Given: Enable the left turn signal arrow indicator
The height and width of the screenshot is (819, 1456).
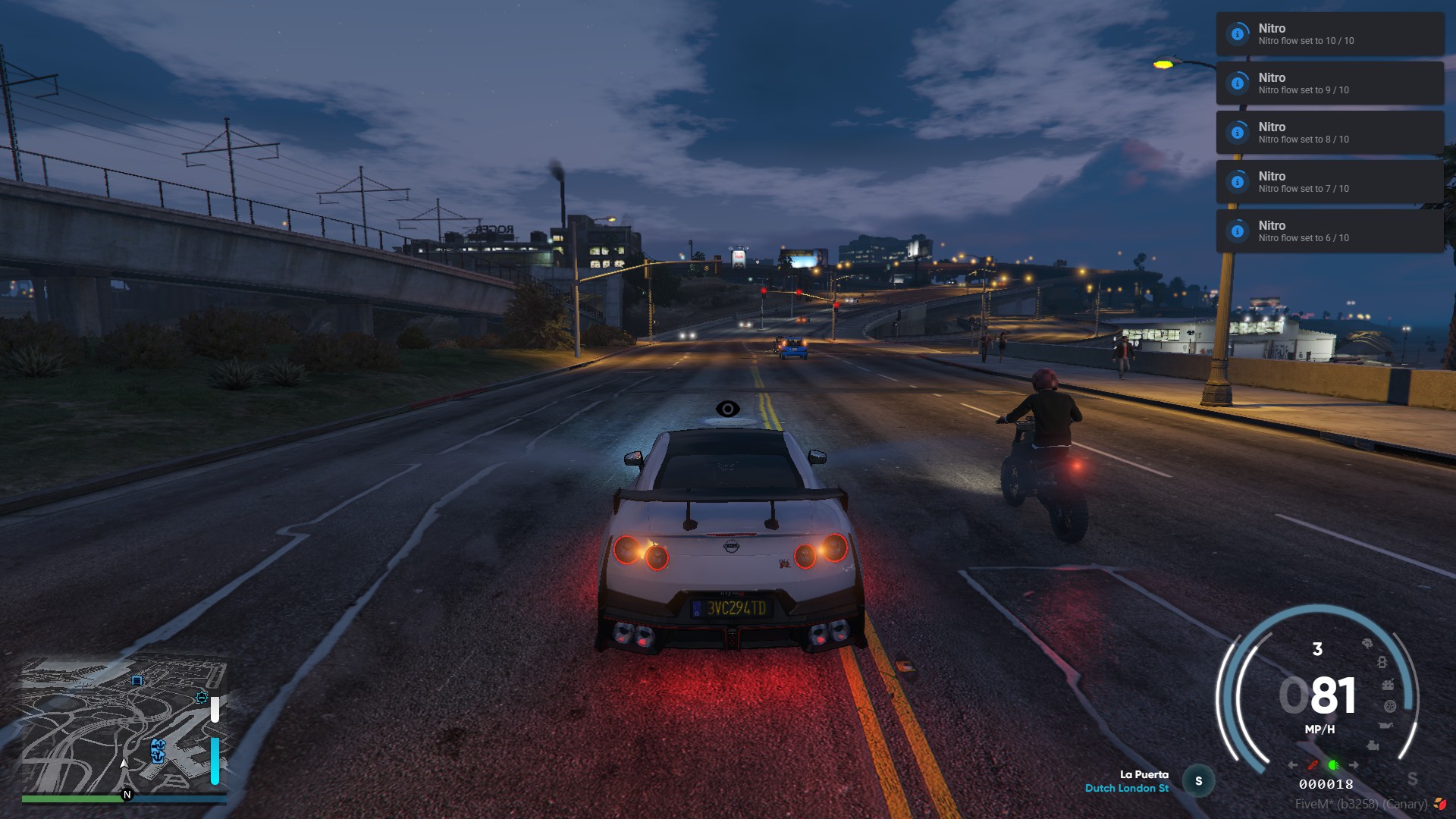Looking at the screenshot, I should [1292, 764].
